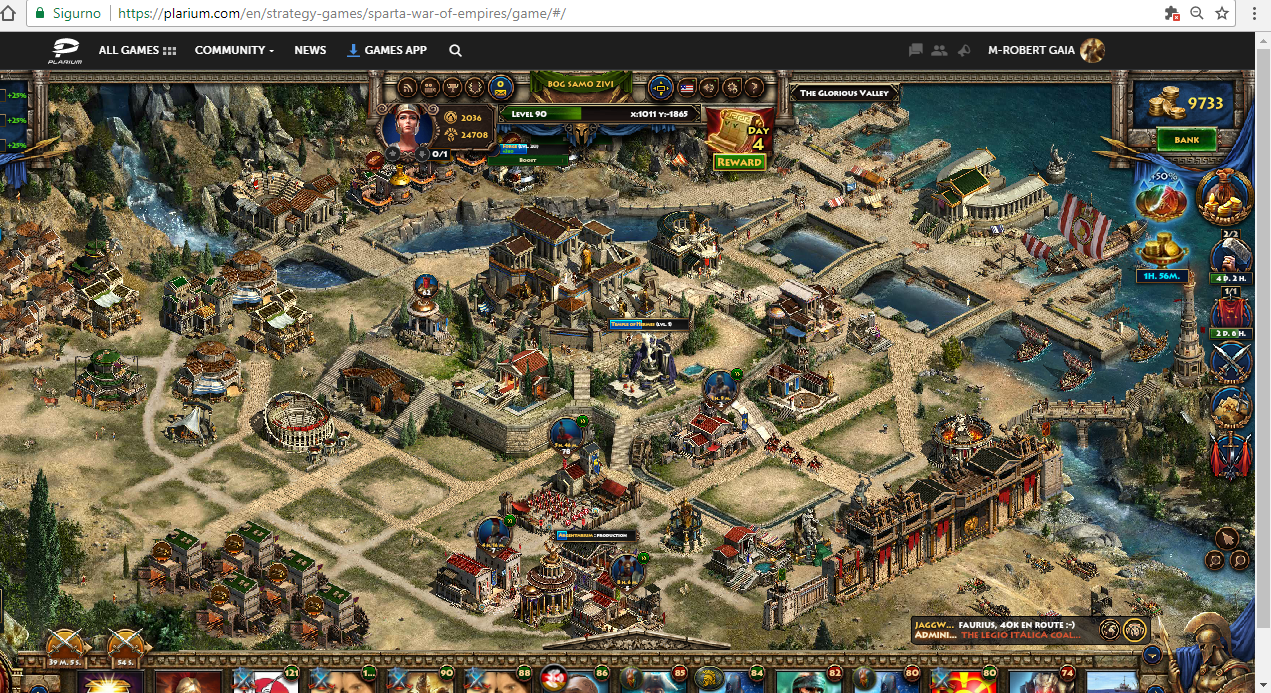Open the All Games menu
The height and width of the screenshot is (693, 1271).
137,50
